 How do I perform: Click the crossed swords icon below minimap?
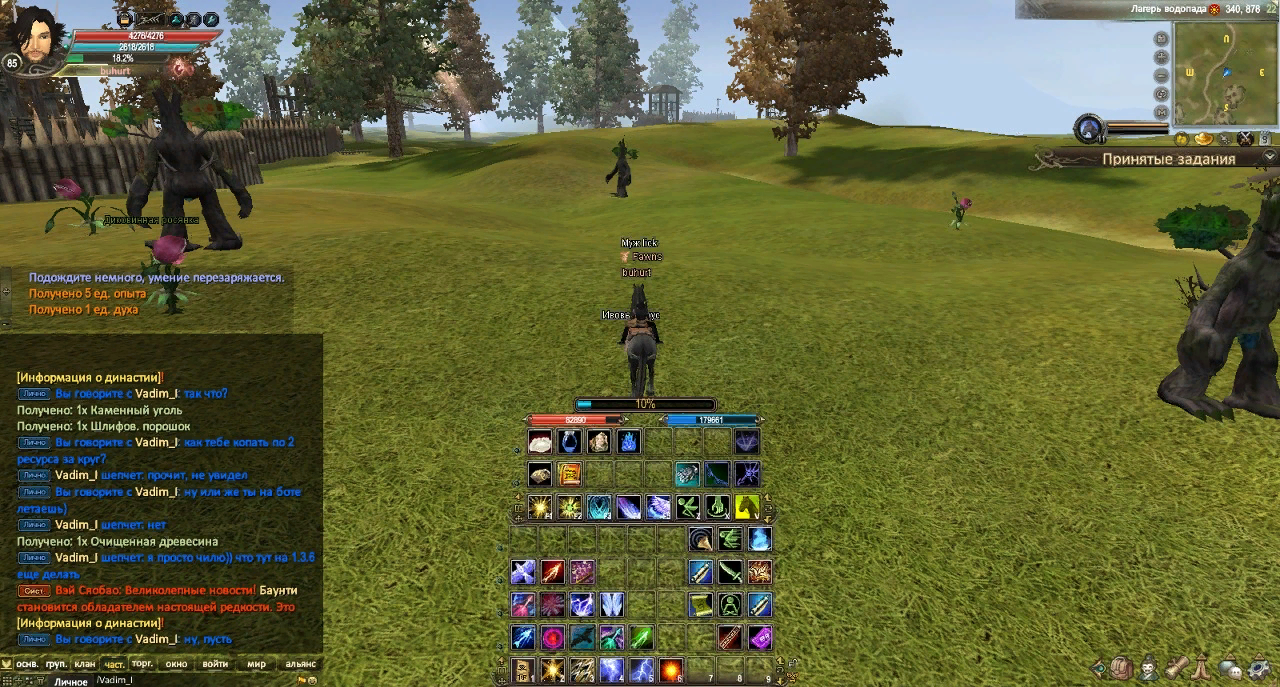tap(1245, 139)
